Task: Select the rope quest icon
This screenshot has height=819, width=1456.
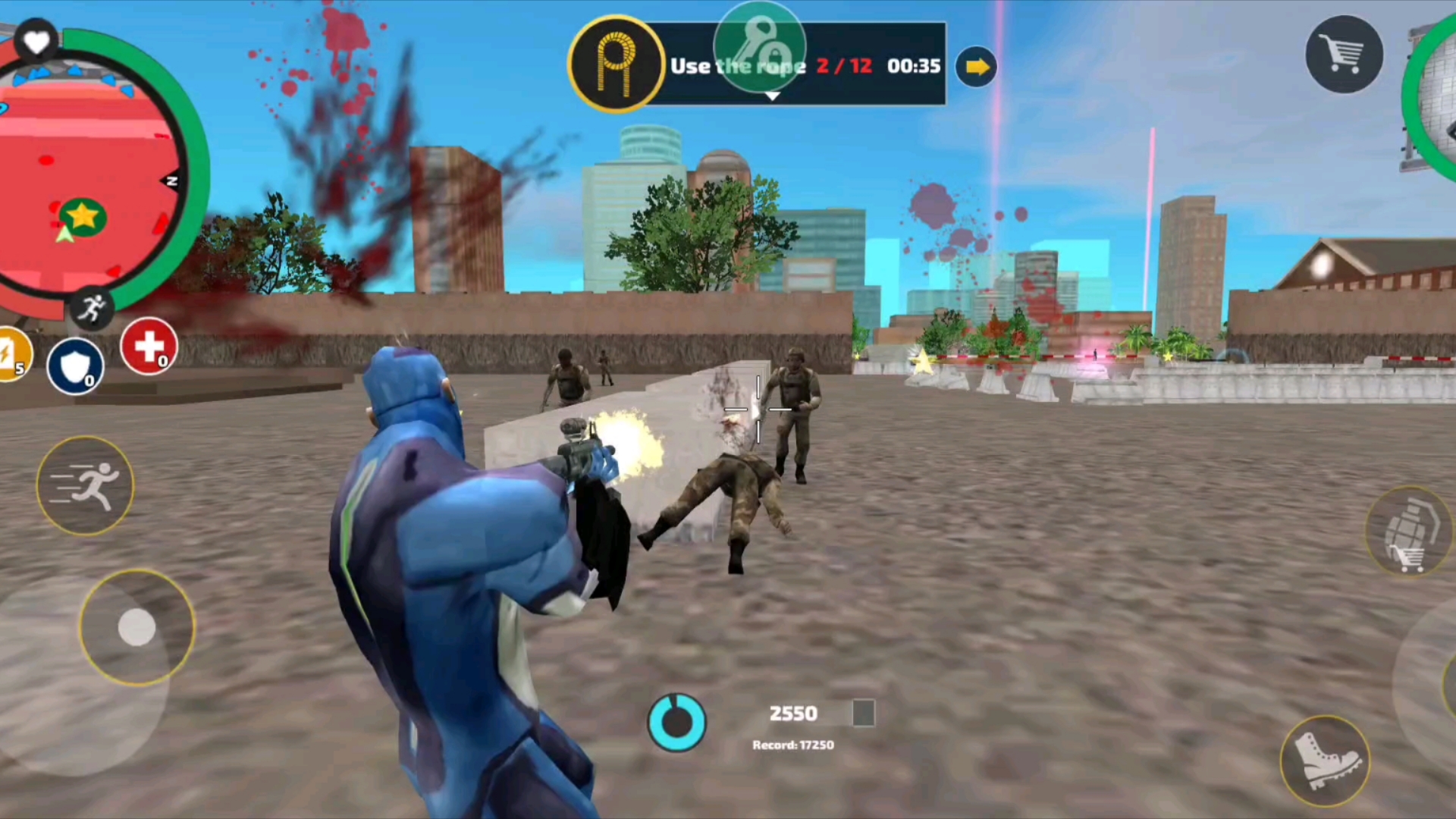Action: coord(616,64)
